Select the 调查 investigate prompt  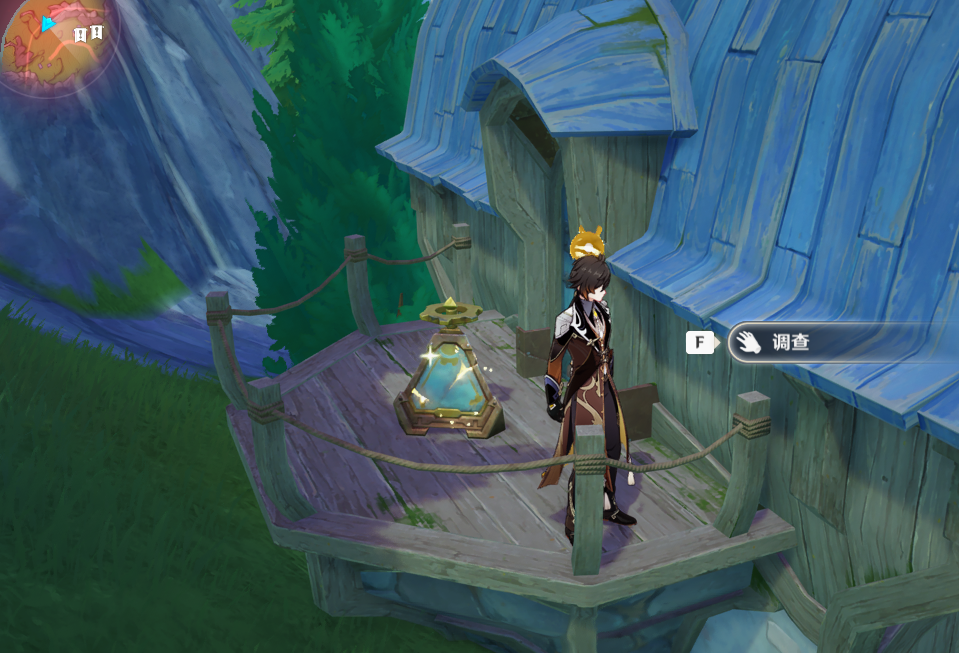coord(790,343)
